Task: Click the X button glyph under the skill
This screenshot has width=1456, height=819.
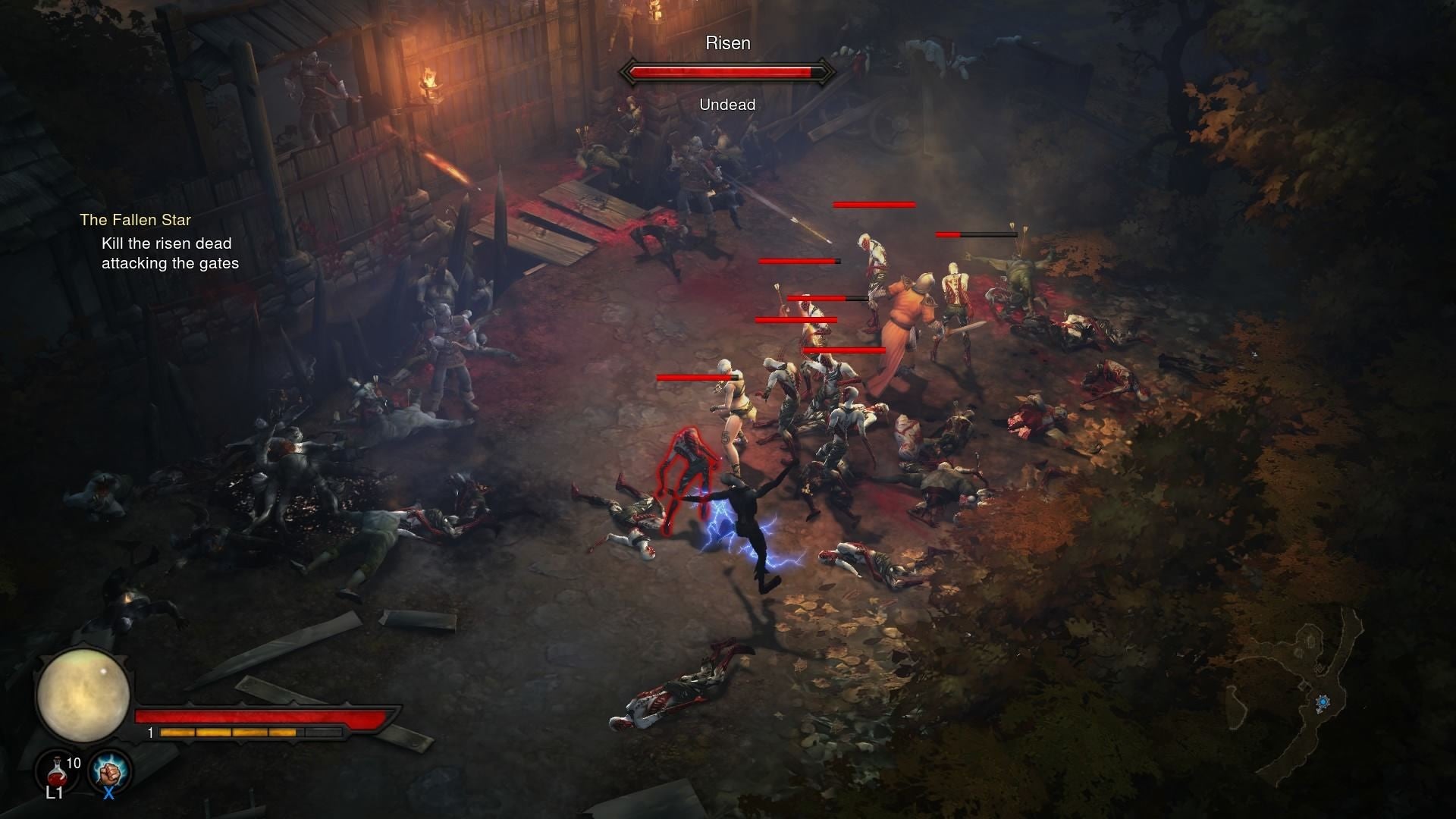Action: pos(108,795)
